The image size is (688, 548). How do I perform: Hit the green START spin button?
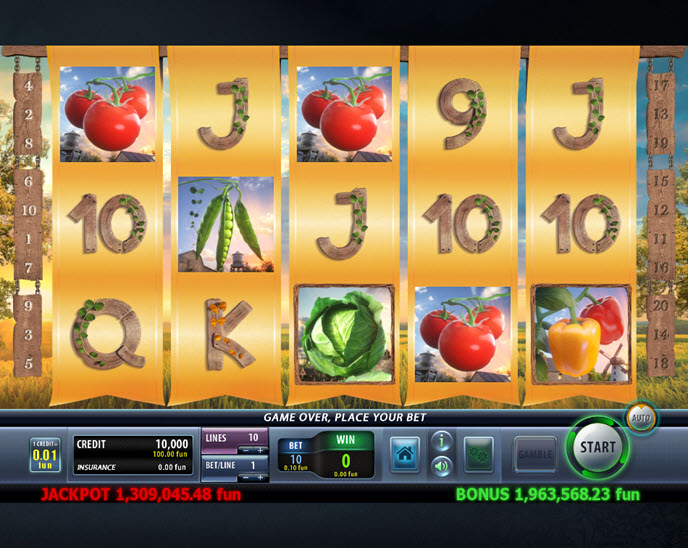598,448
